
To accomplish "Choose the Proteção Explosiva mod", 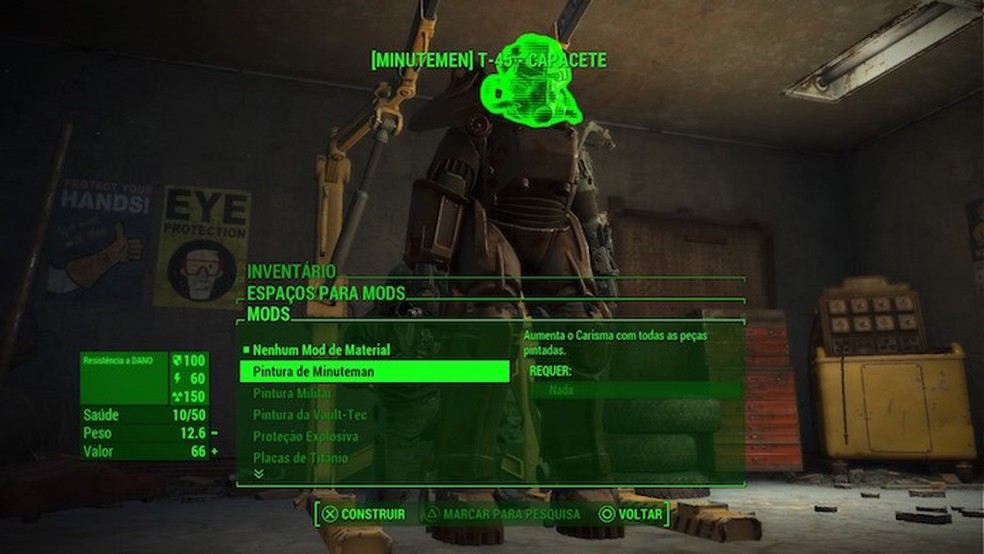I will pos(305,437).
